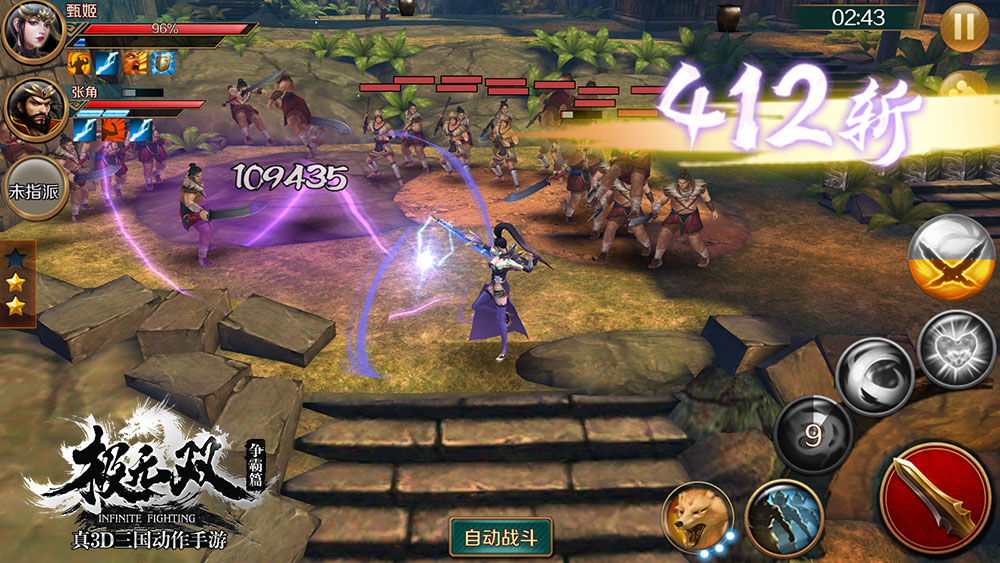Use the grey swirl slash skill
This screenshot has height=563, width=1000.
(874, 375)
